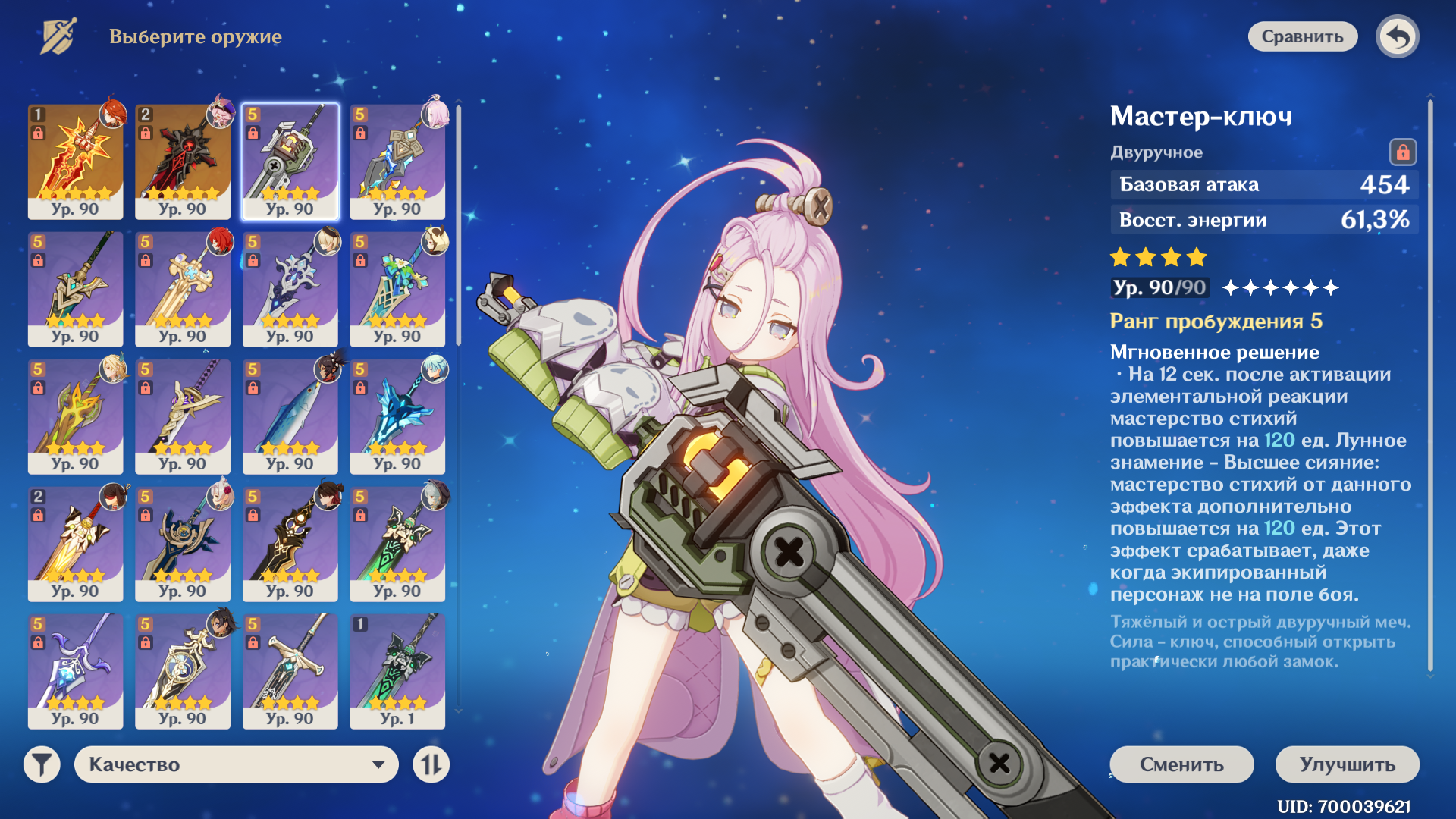Click the Сменить button to swap weapon
The height and width of the screenshot is (819, 1456).
pos(1181,764)
